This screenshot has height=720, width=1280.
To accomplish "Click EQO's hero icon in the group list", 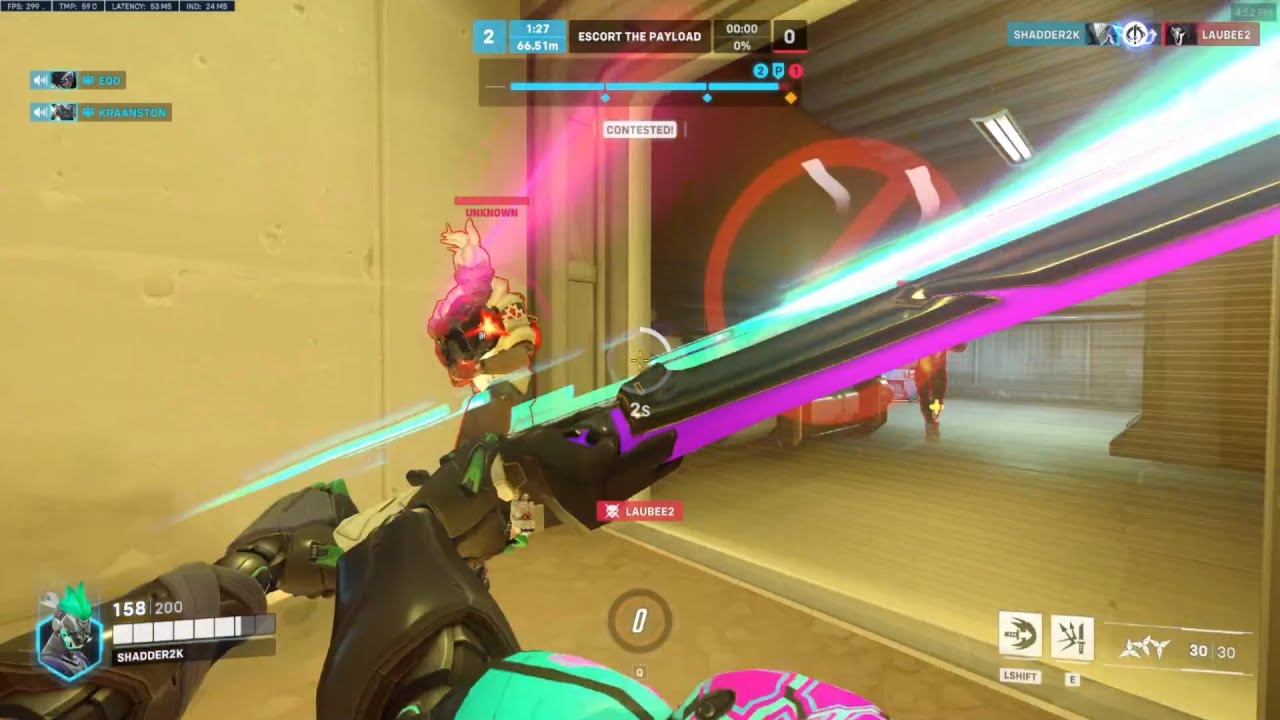I will click(63, 79).
